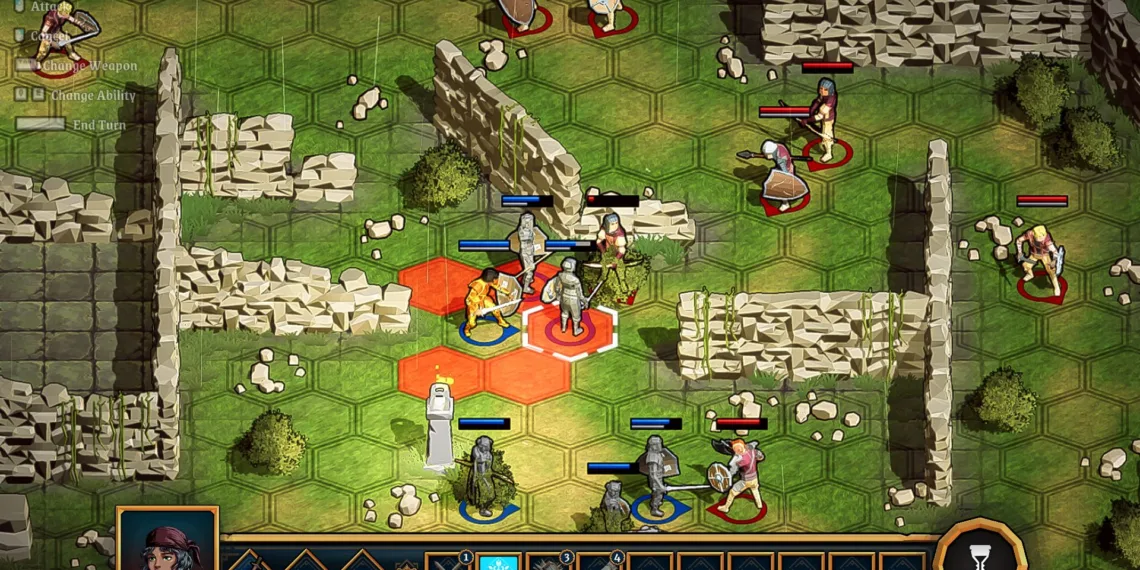
Task: End the turn with the hourglass button
Action: pos(980,551)
